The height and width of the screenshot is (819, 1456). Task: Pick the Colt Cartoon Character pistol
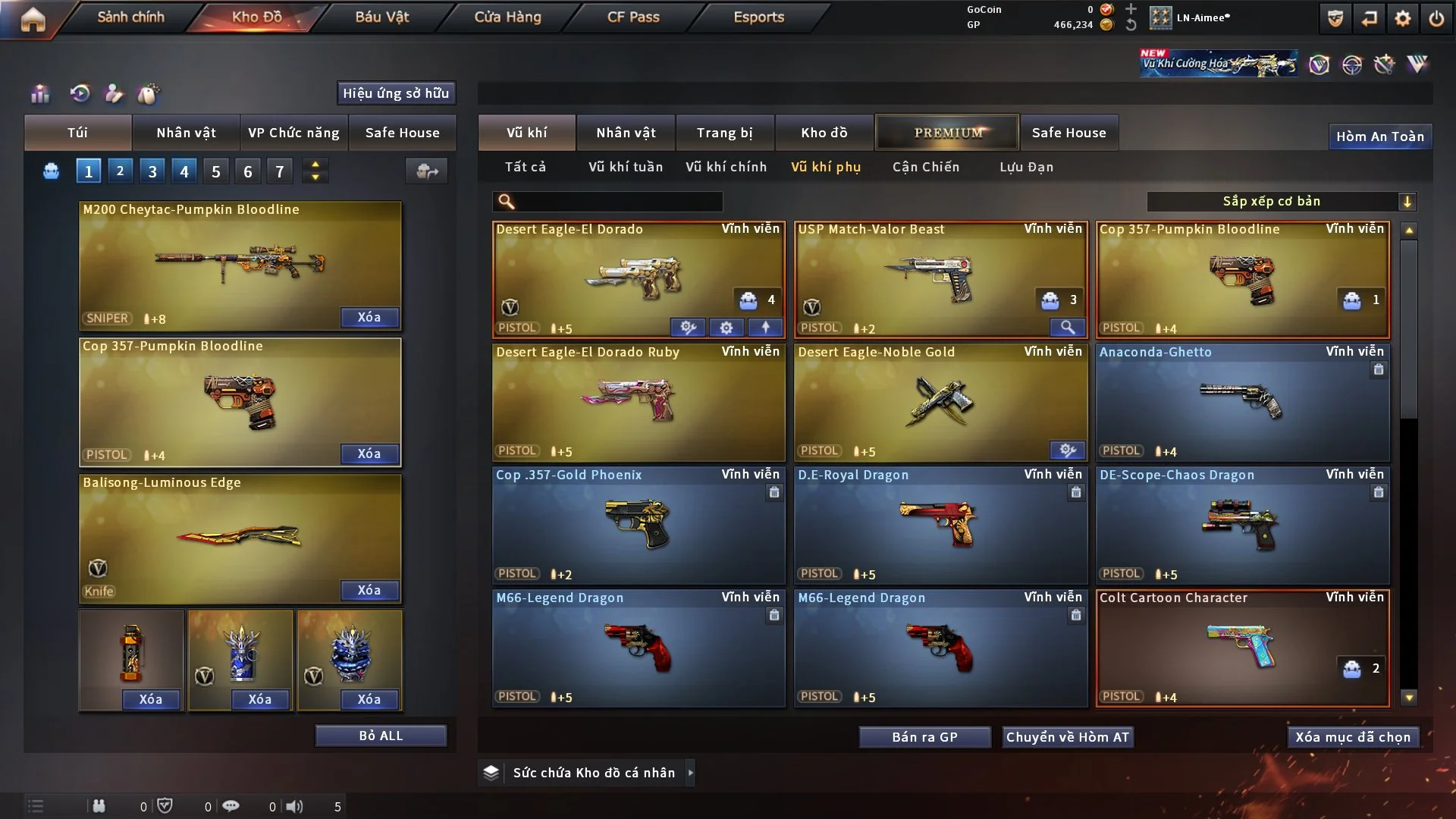click(1242, 648)
